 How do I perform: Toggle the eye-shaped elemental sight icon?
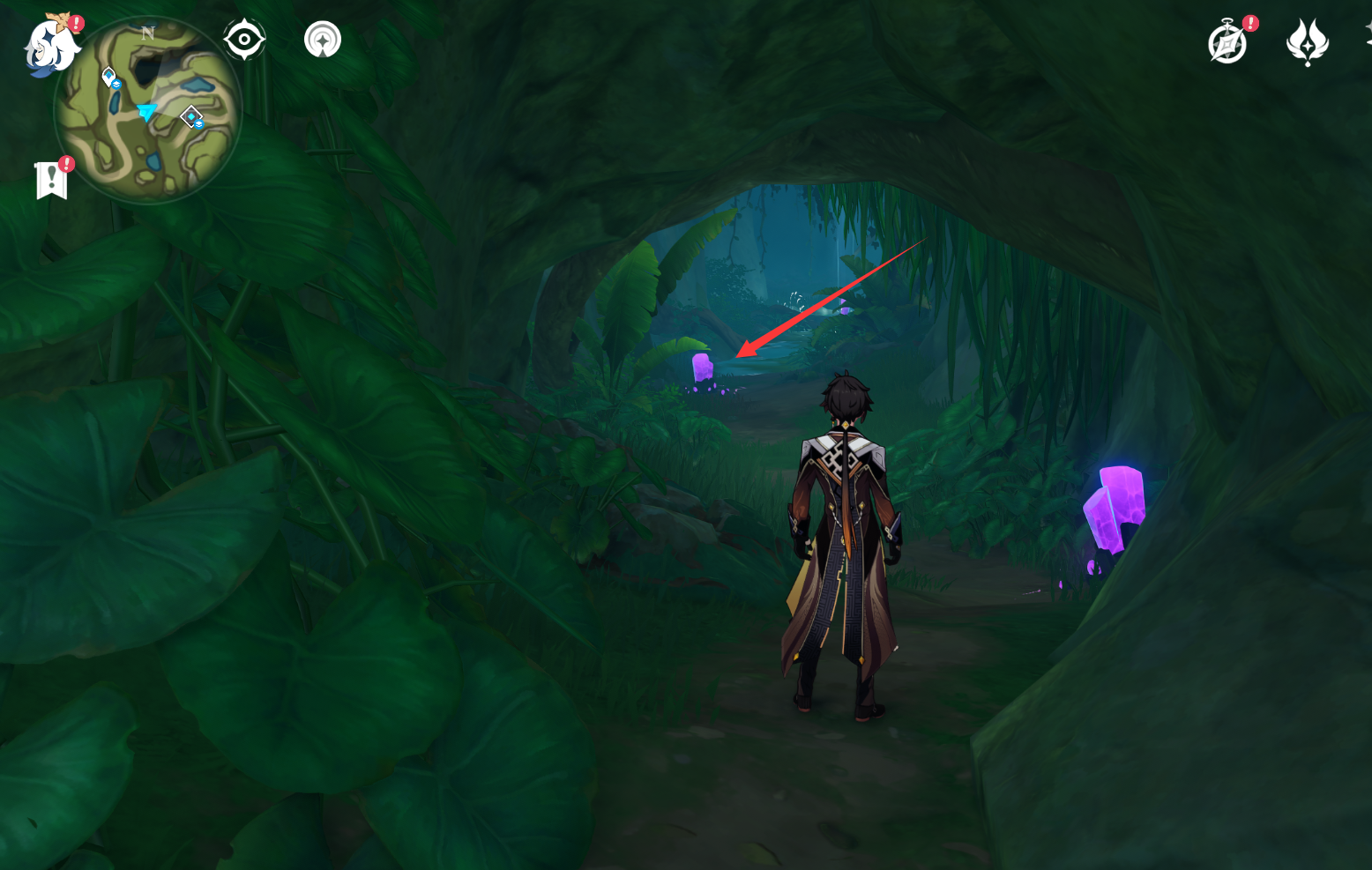tap(244, 40)
